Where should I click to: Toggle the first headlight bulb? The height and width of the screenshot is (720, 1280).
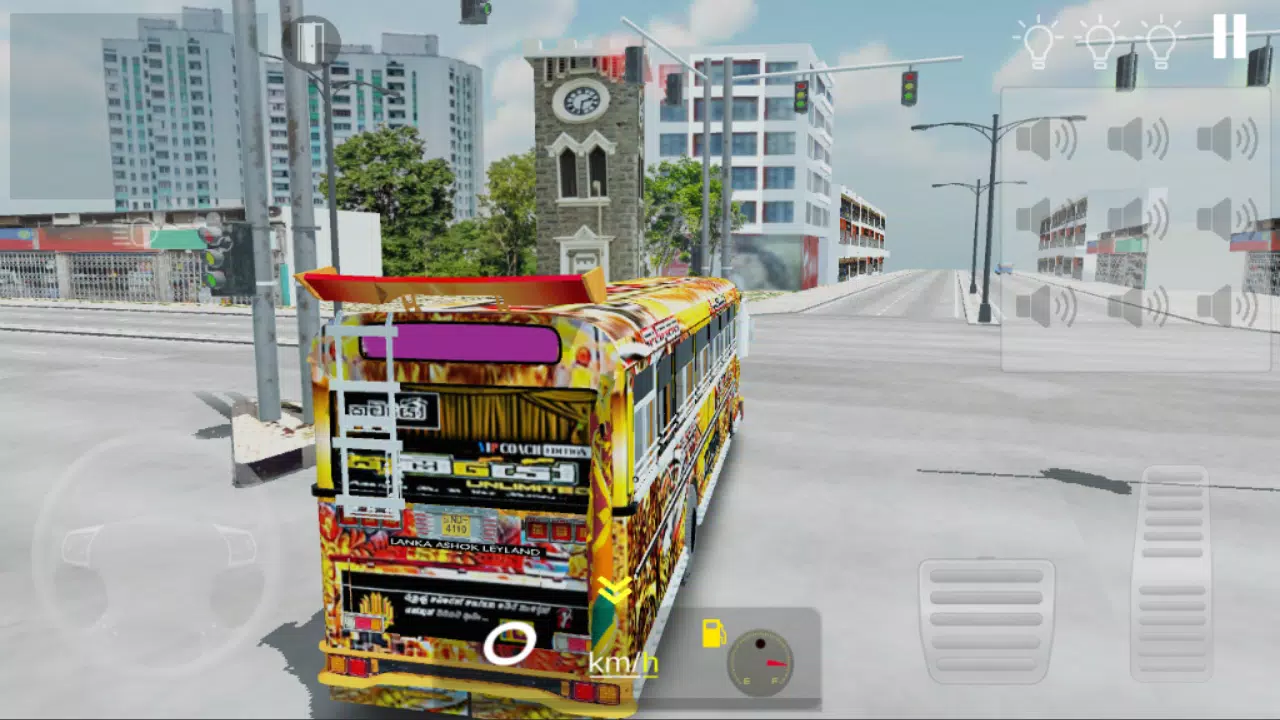click(1040, 38)
